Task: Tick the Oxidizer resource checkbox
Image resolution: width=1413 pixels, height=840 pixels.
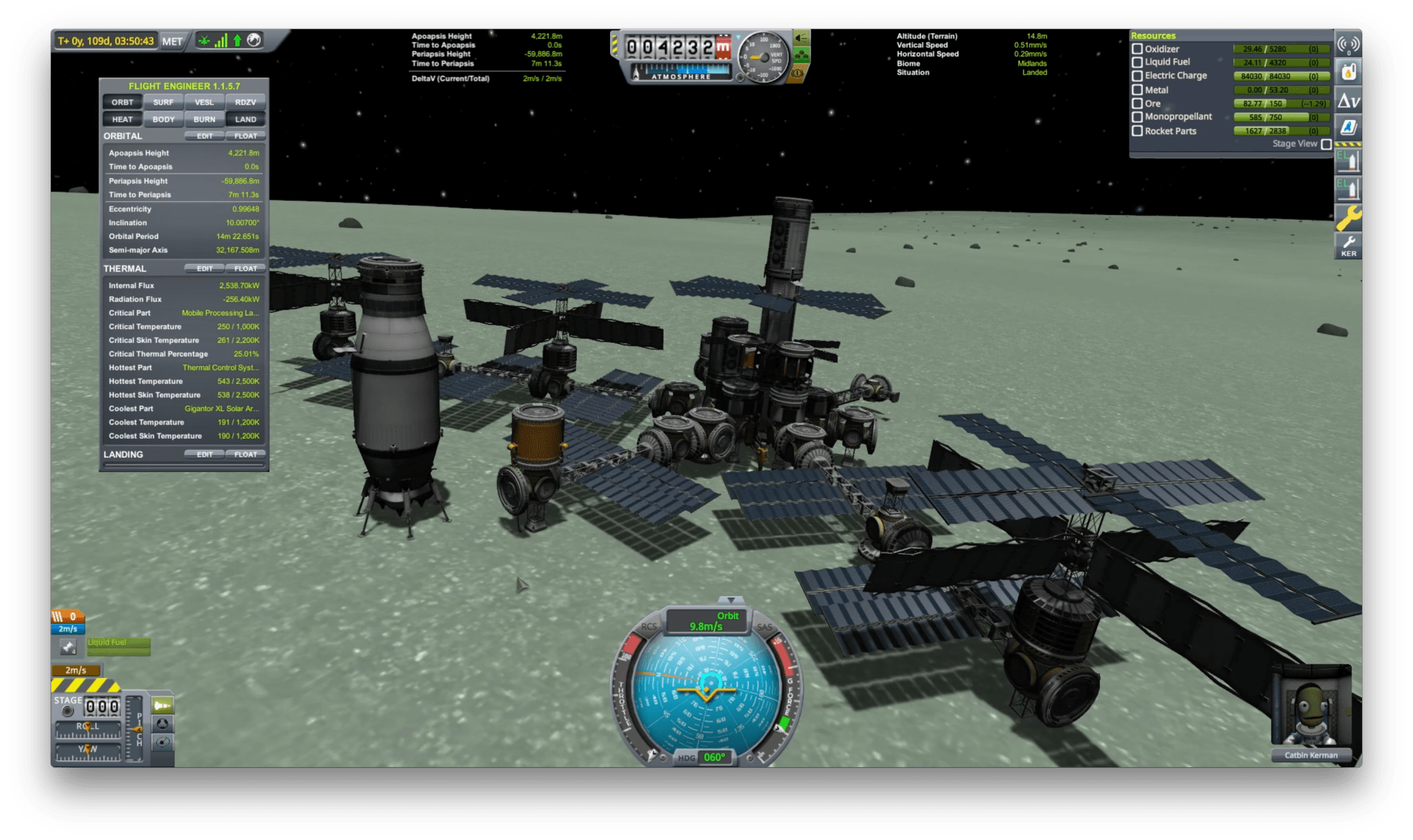Action: pos(1137,49)
